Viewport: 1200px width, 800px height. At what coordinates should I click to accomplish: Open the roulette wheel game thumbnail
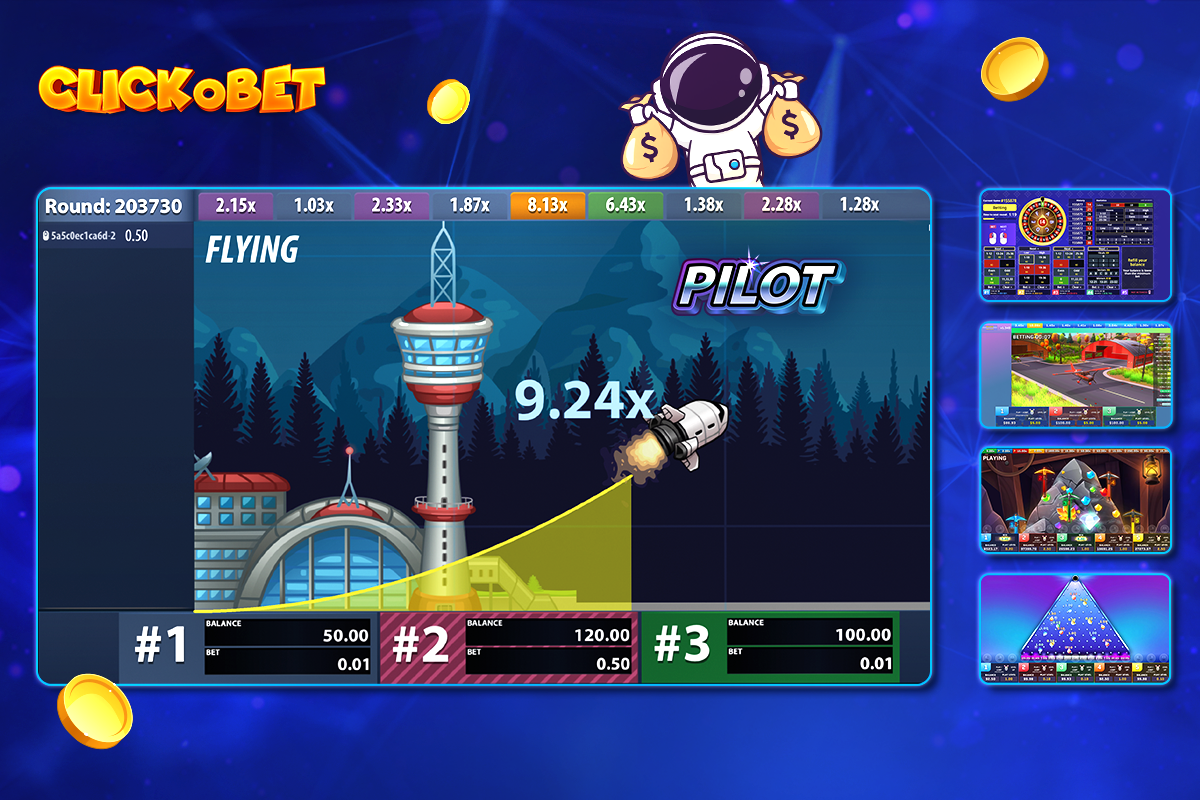tap(1075, 245)
